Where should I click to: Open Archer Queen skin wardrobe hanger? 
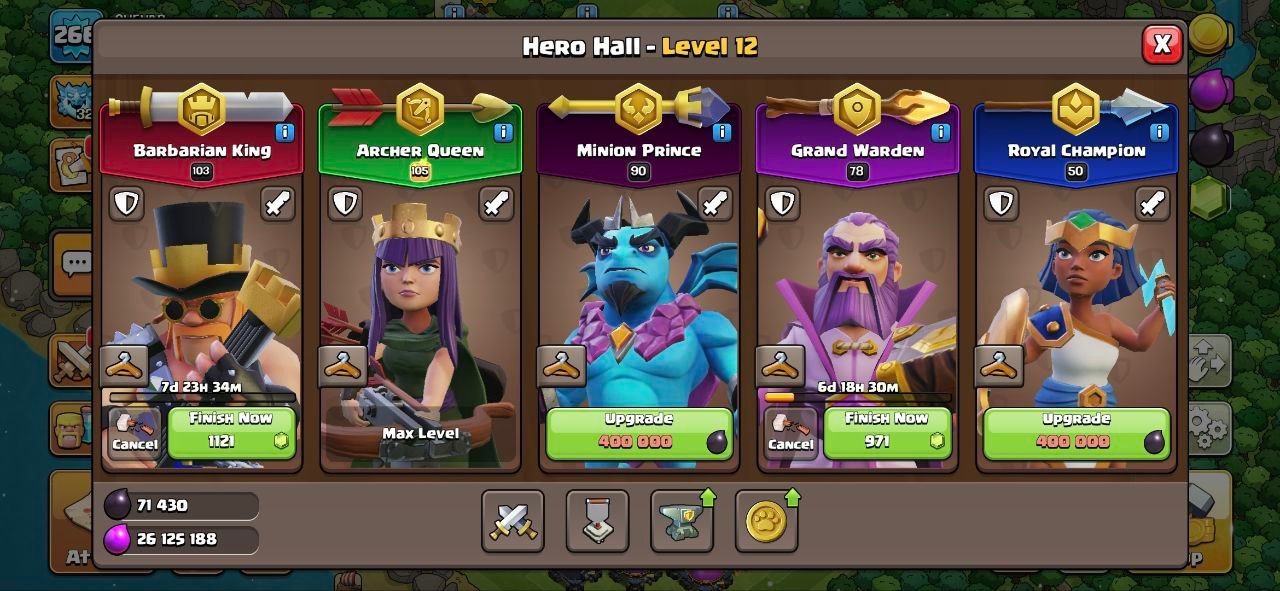(343, 366)
